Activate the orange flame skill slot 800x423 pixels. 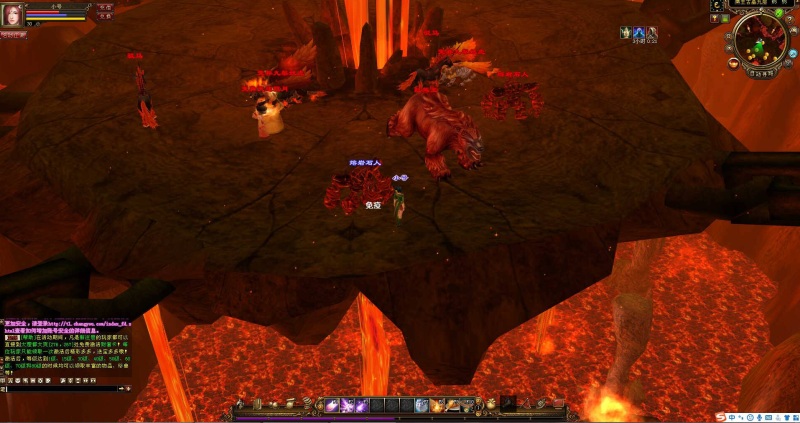tap(437, 405)
